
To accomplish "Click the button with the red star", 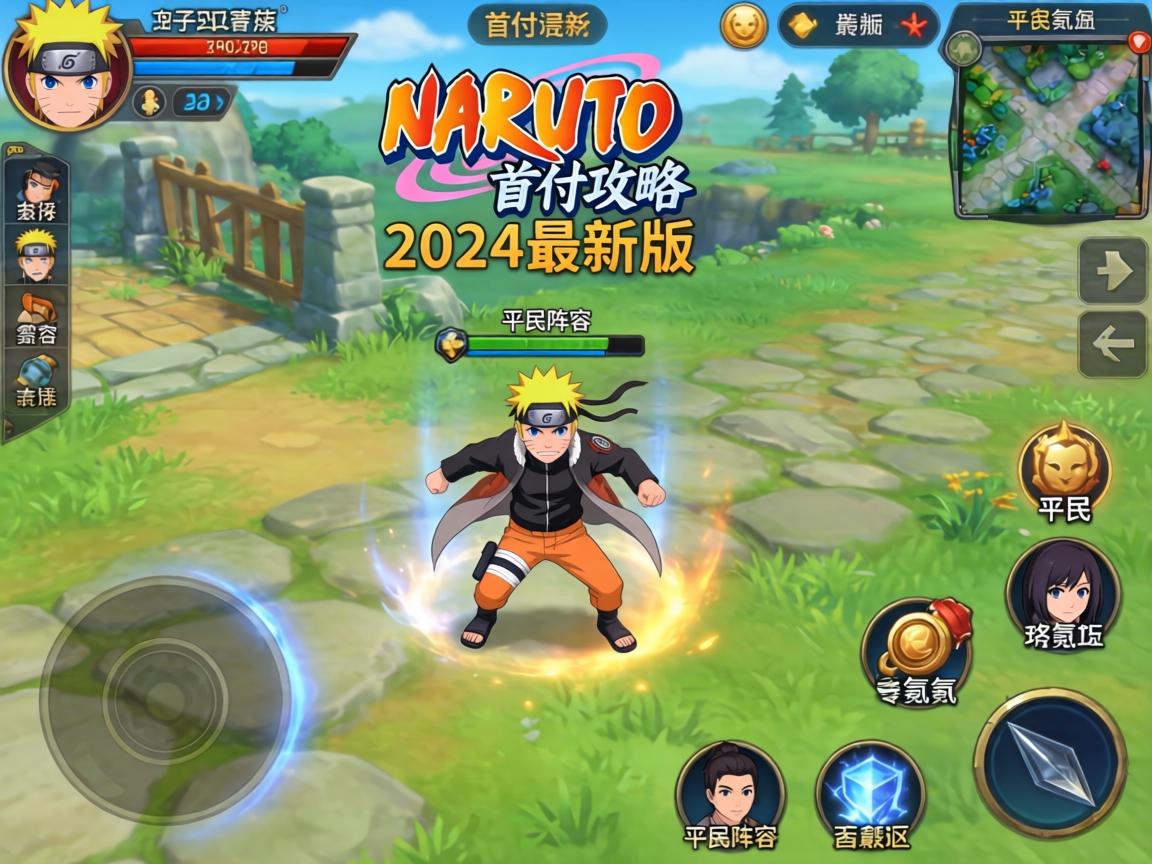I will (858, 26).
